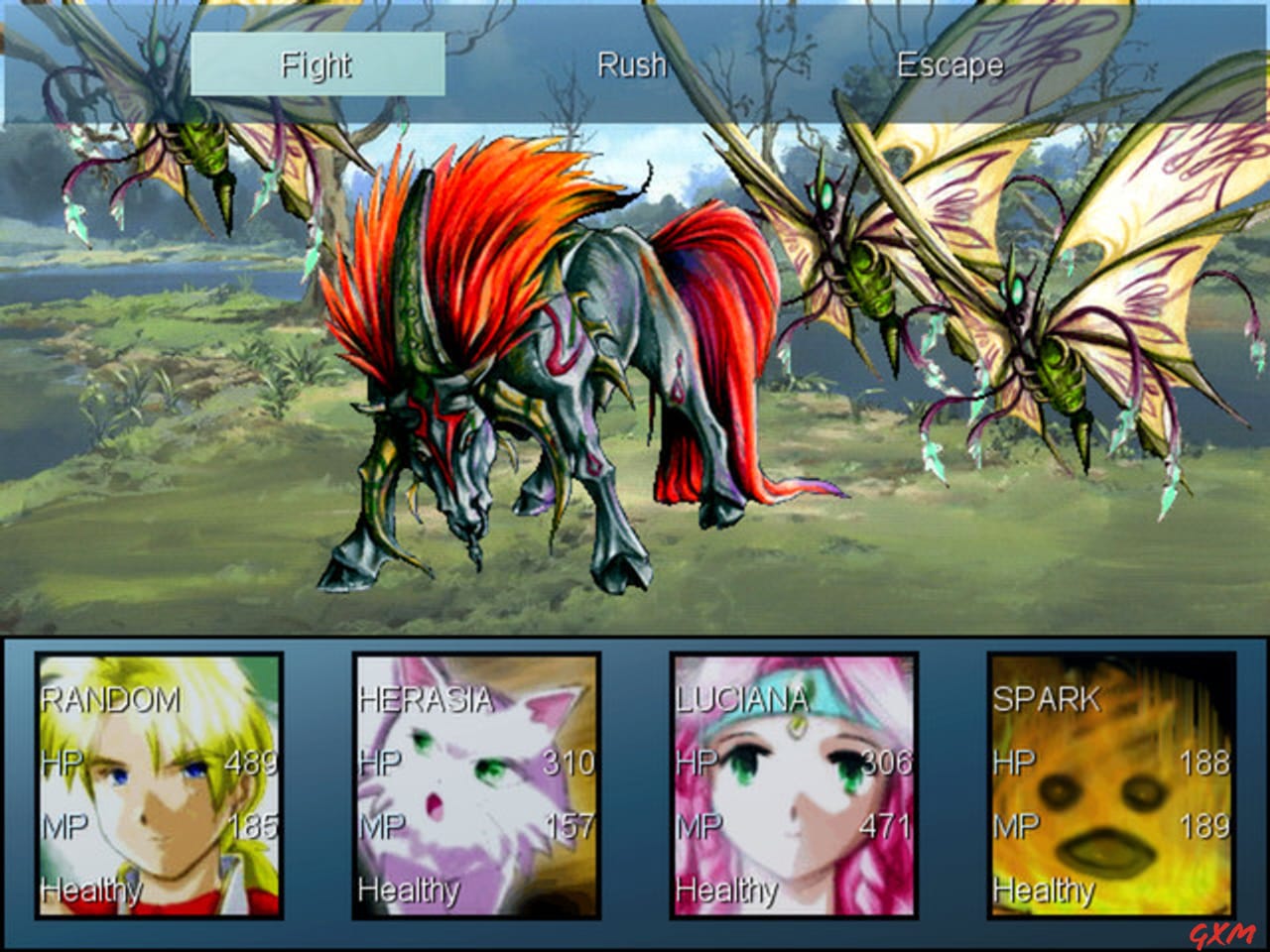Click Random's HP value 489

pos(250,764)
